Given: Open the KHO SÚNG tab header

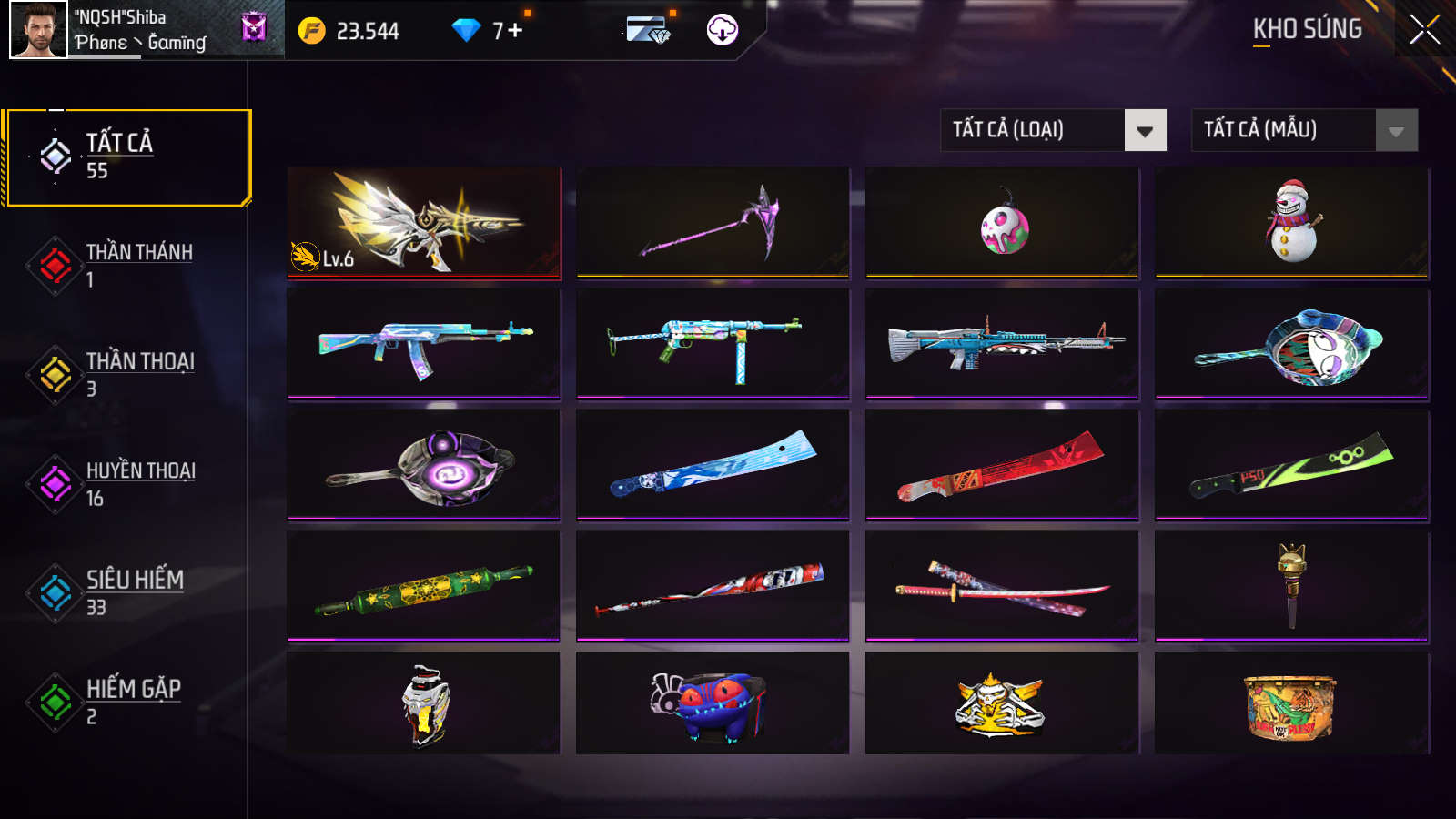Looking at the screenshot, I should [1306, 30].
